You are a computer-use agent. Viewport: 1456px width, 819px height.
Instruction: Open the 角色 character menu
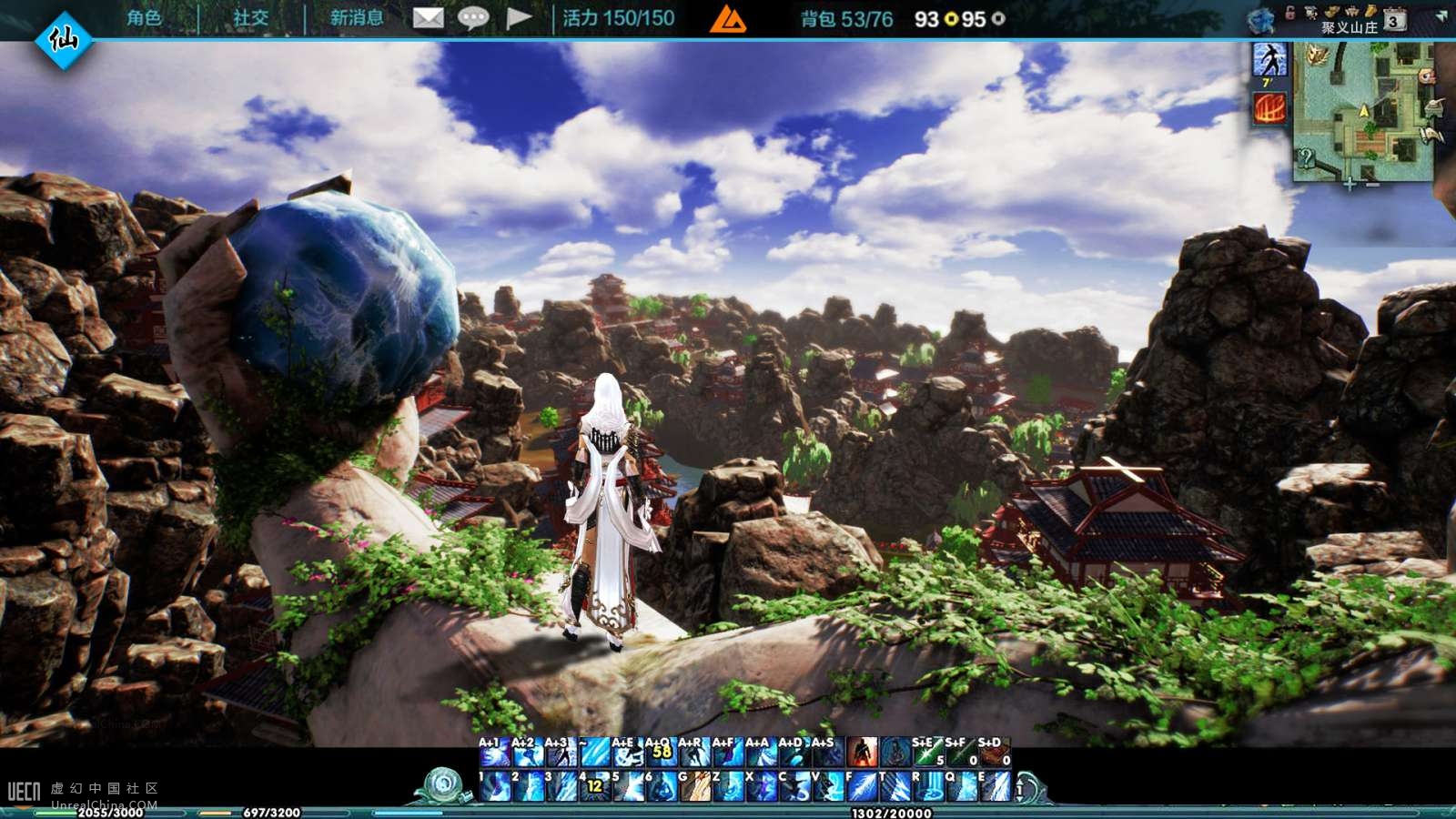(x=144, y=18)
